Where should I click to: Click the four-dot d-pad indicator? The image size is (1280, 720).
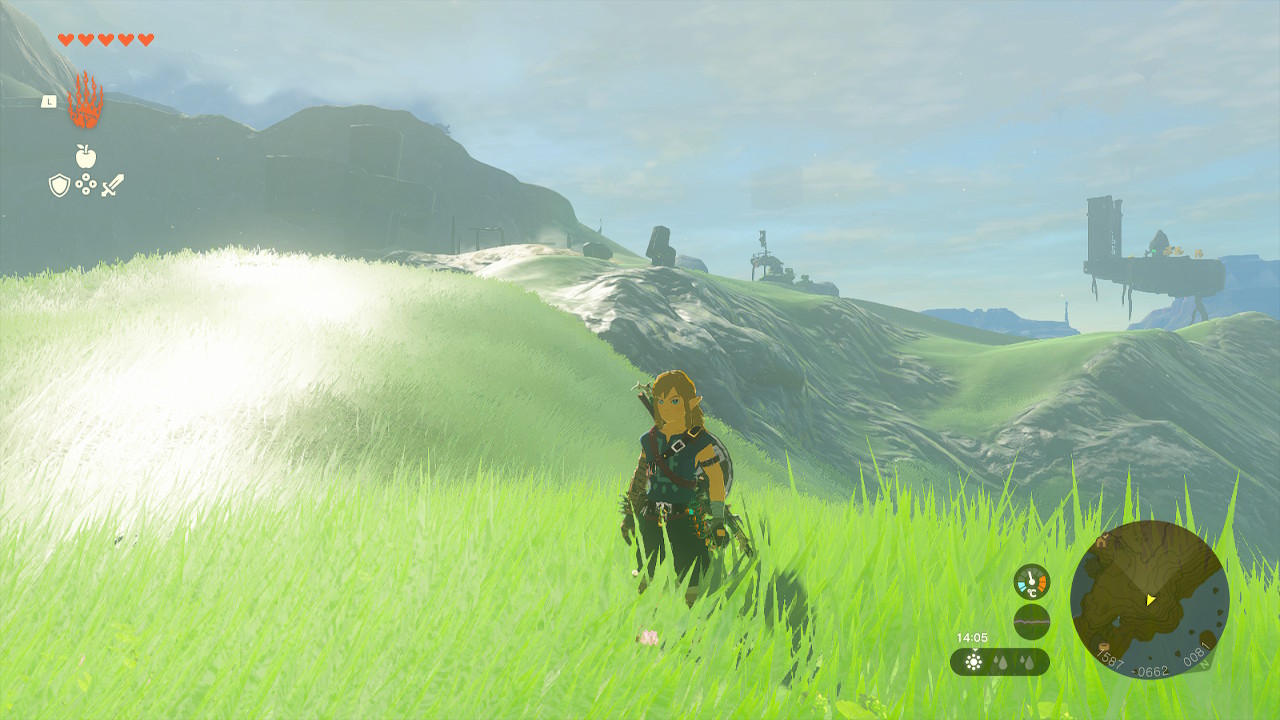click(x=86, y=185)
